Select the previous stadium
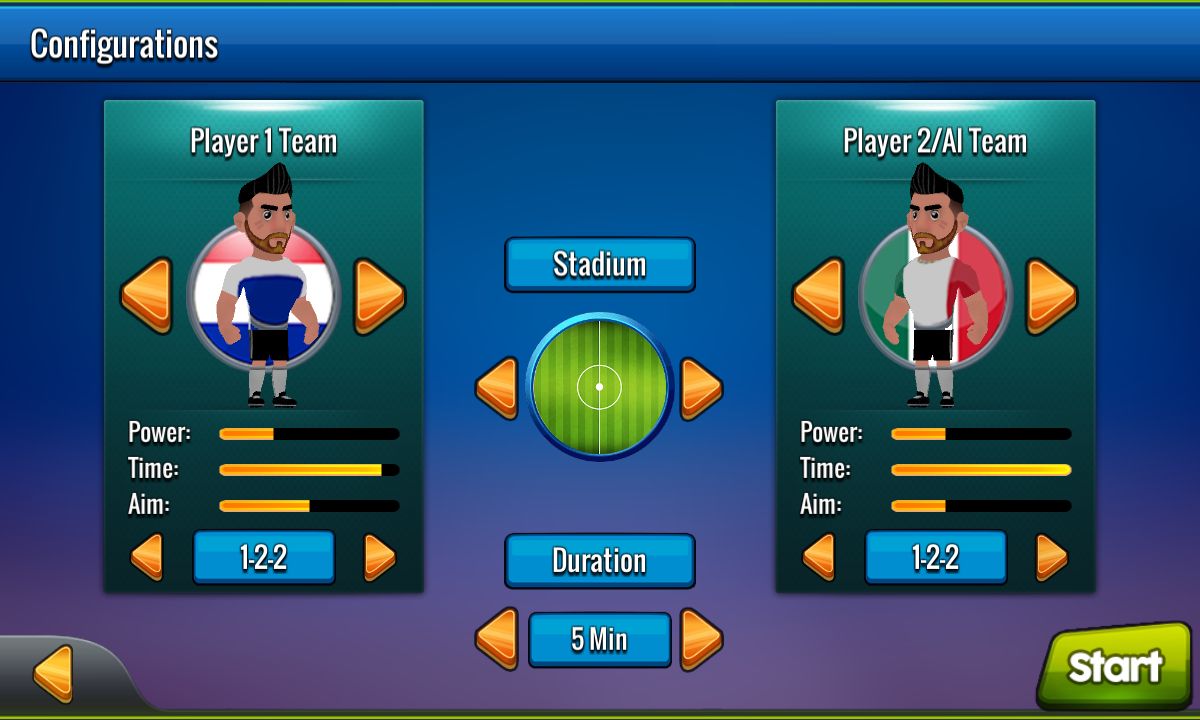 click(x=496, y=388)
